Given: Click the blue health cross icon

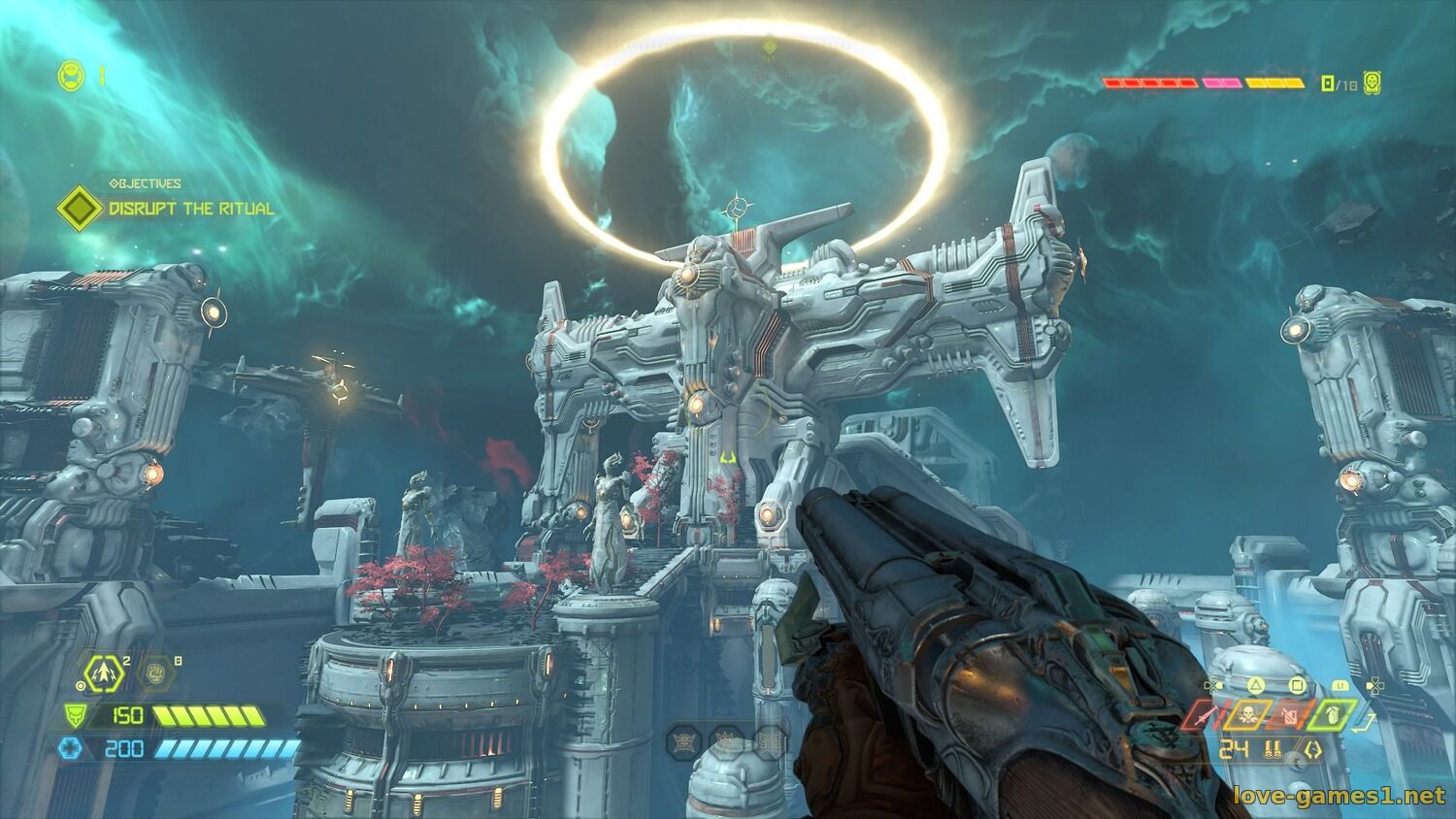Looking at the screenshot, I should click(72, 748).
